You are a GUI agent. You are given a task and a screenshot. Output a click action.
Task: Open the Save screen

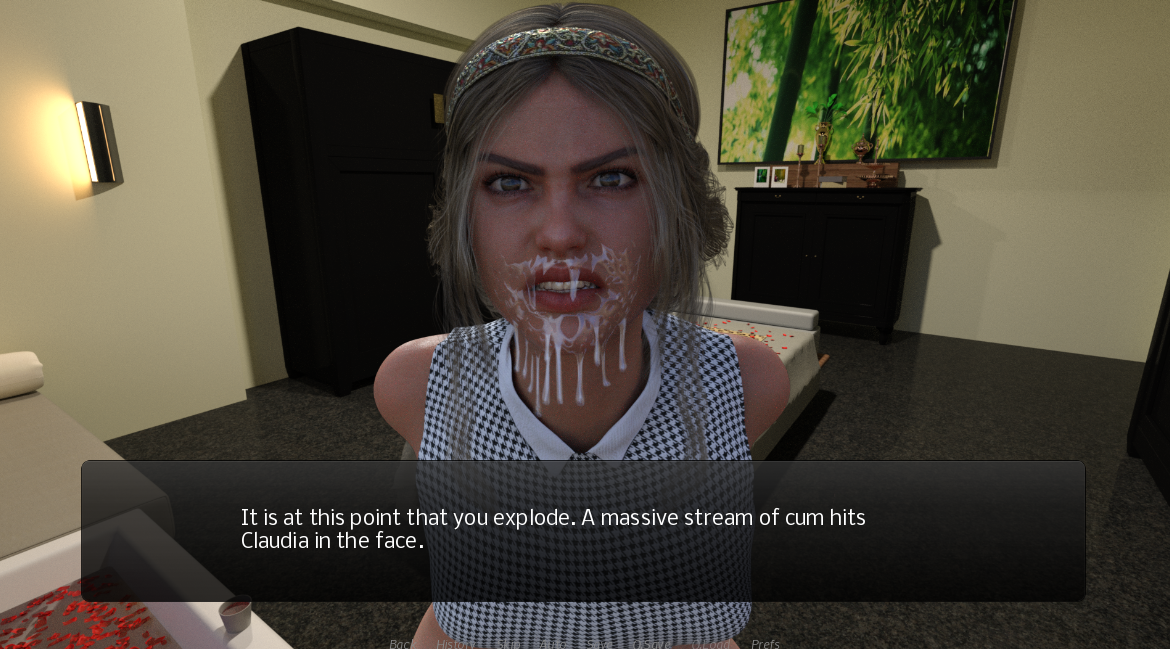(x=599, y=643)
